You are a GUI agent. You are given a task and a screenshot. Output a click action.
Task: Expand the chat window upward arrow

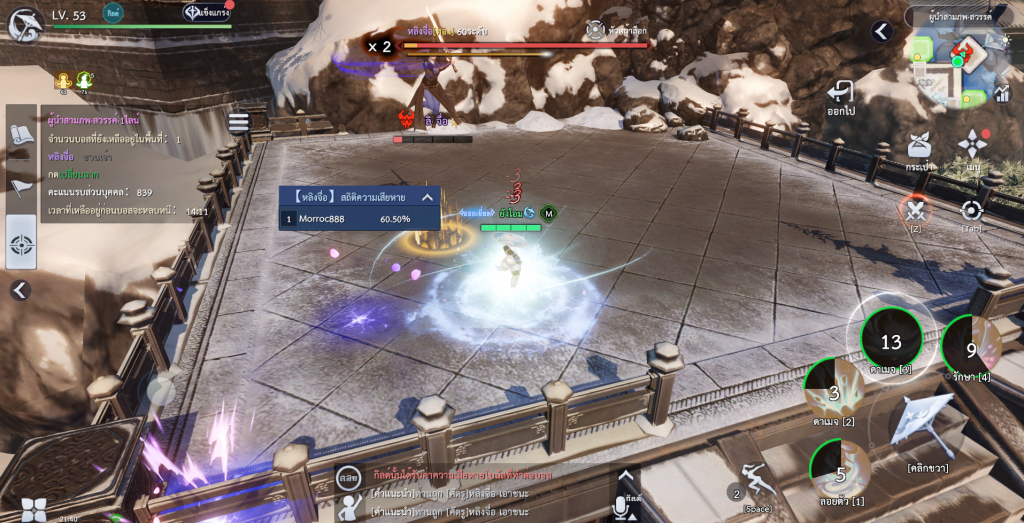(x=626, y=475)
